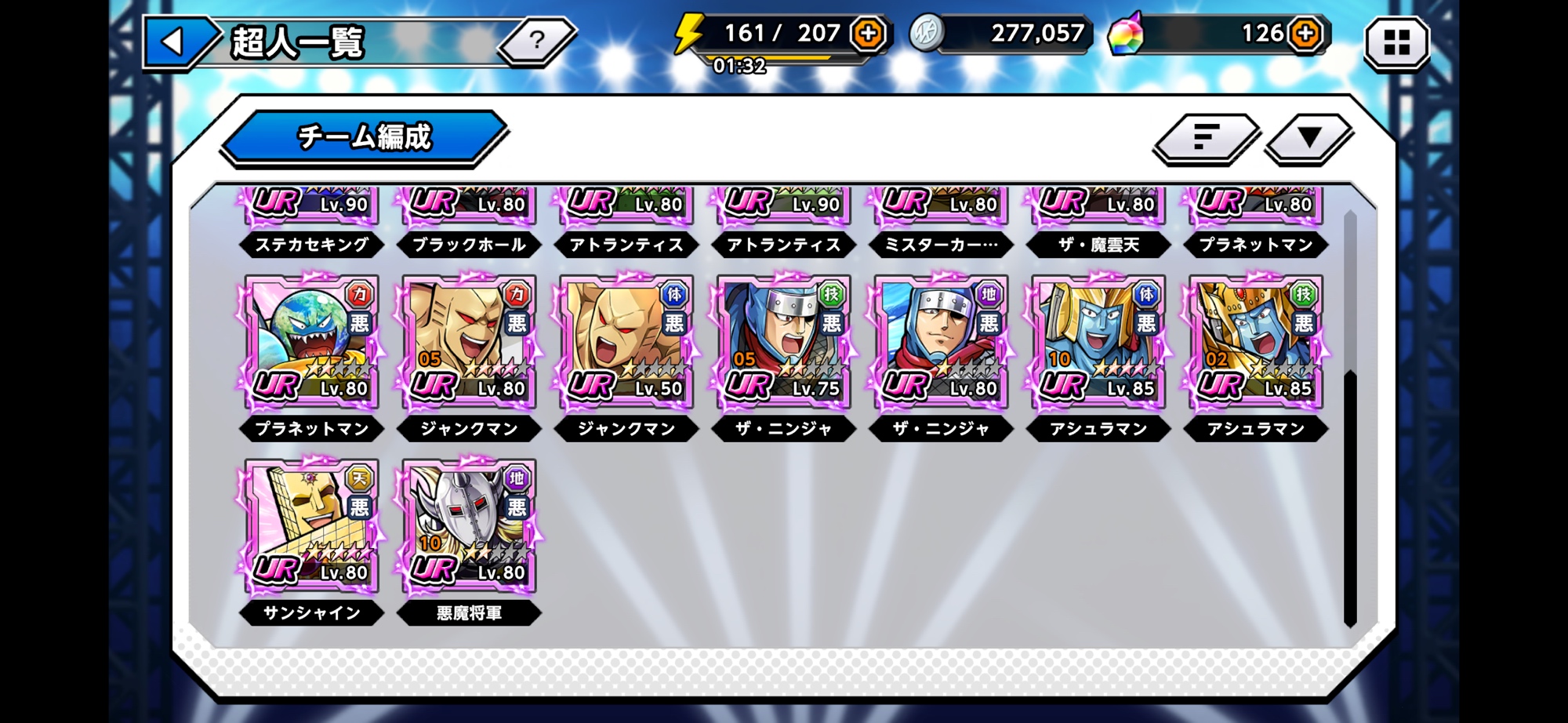
Task: Open チーム編成 team formation
Action: coord(364,137)
